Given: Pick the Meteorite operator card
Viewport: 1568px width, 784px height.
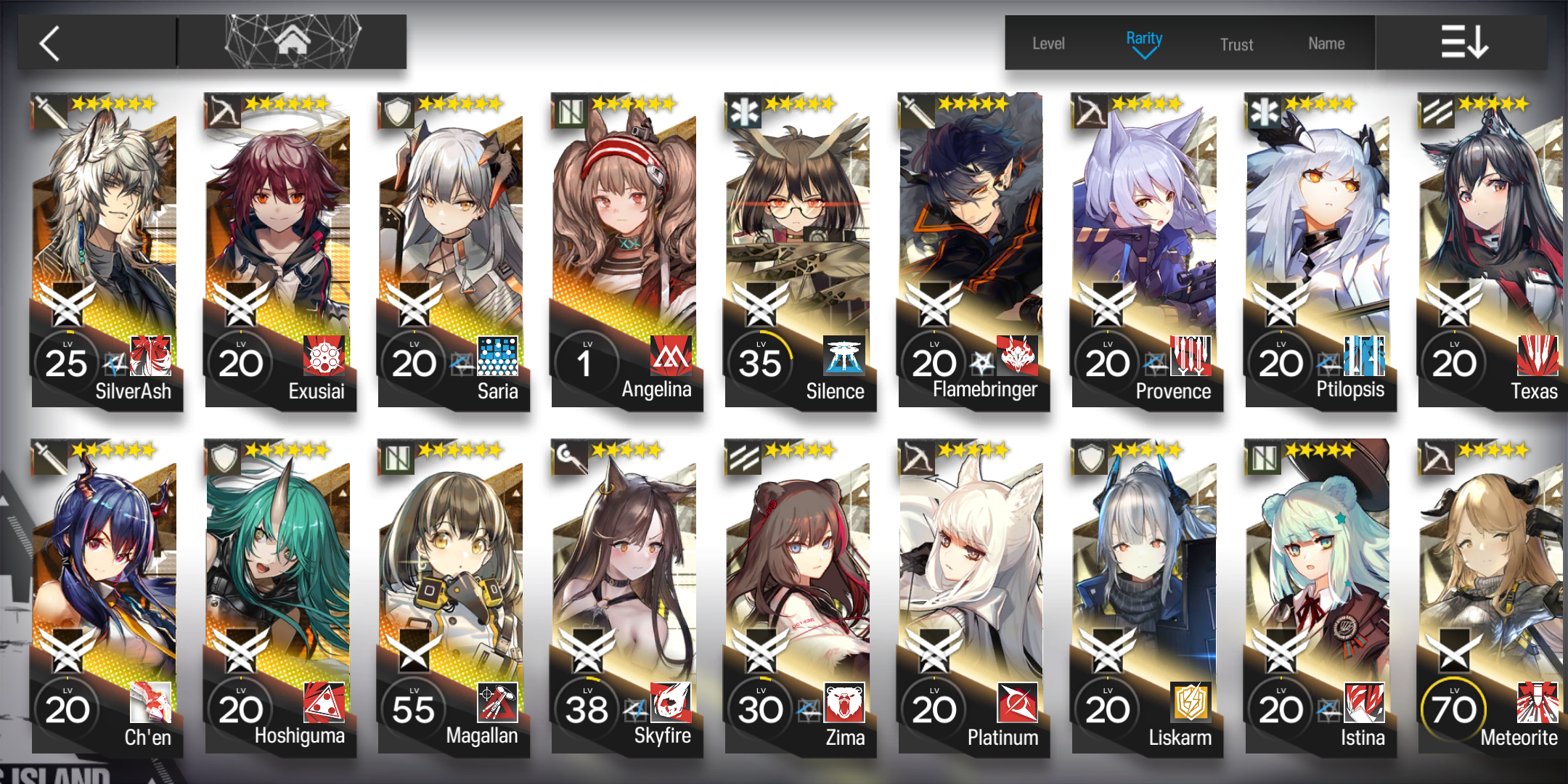Looking at the screenshot, I should point(1492,597).
